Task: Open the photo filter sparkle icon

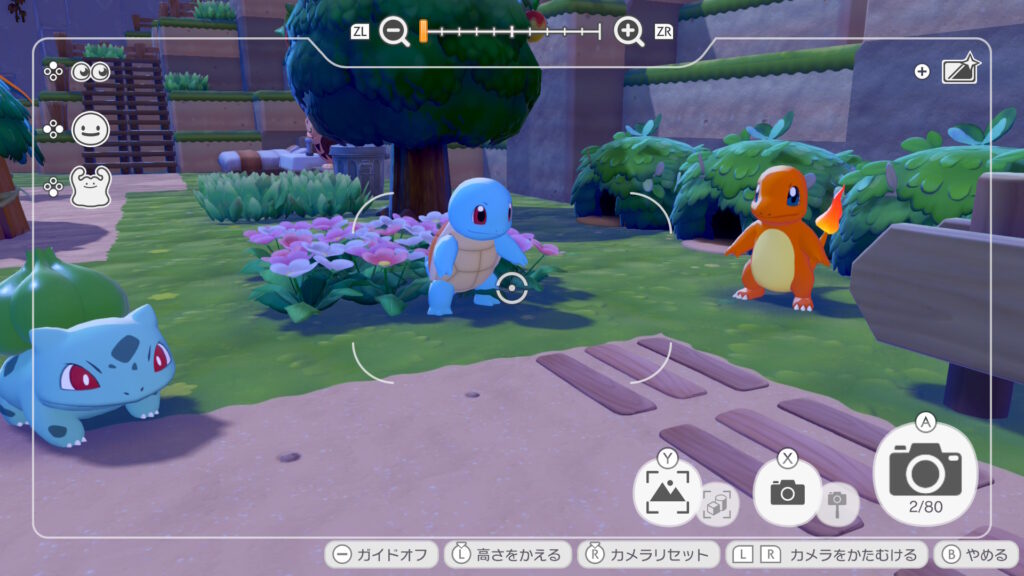Action: click(x=960, y=71)
